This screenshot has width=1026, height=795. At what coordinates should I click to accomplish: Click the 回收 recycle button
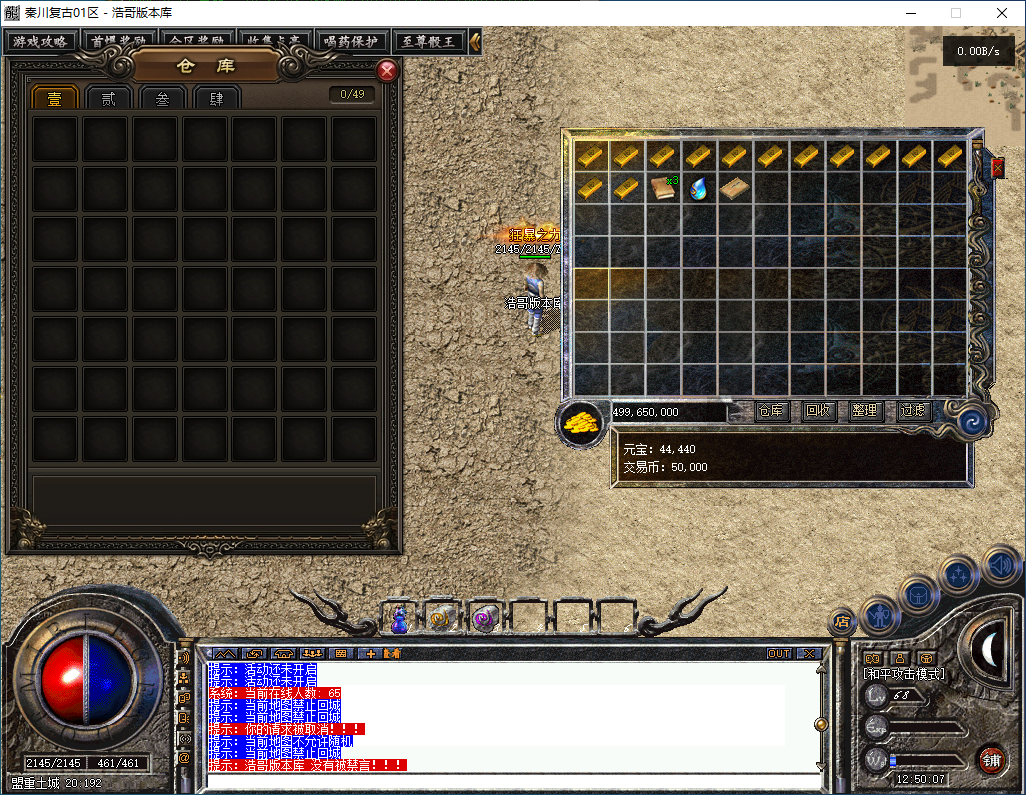[x=818, y=411]
